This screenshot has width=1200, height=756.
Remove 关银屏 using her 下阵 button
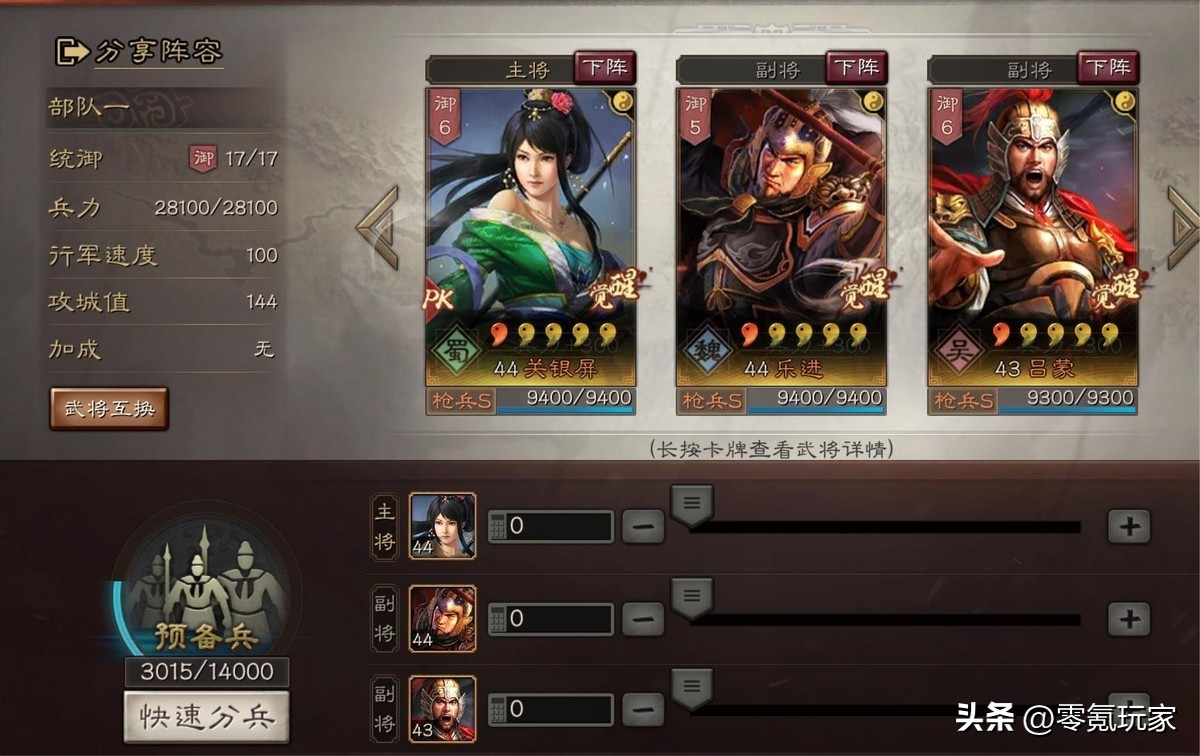[604, 68]
